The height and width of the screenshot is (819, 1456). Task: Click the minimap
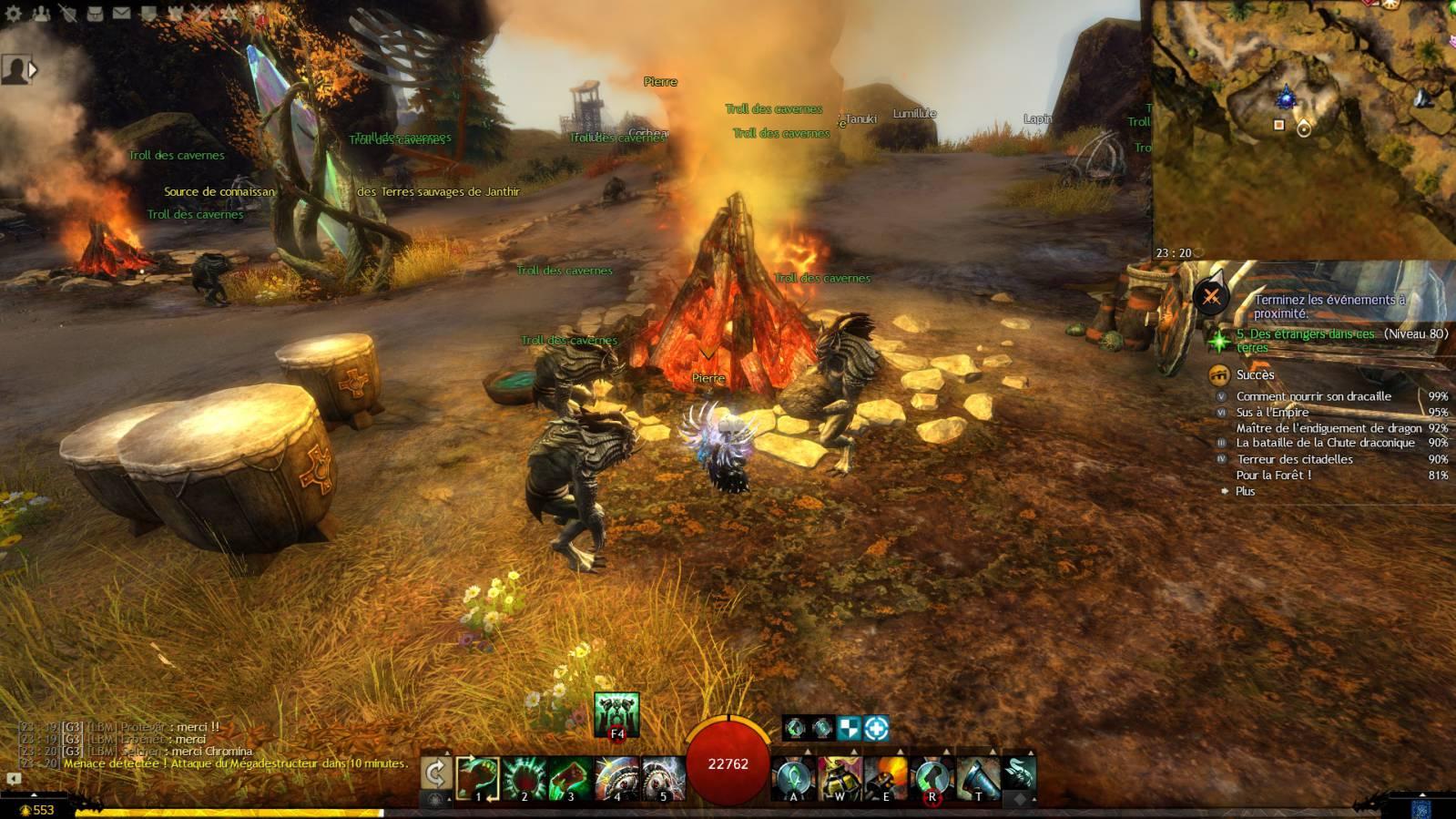click(1303, 129)
